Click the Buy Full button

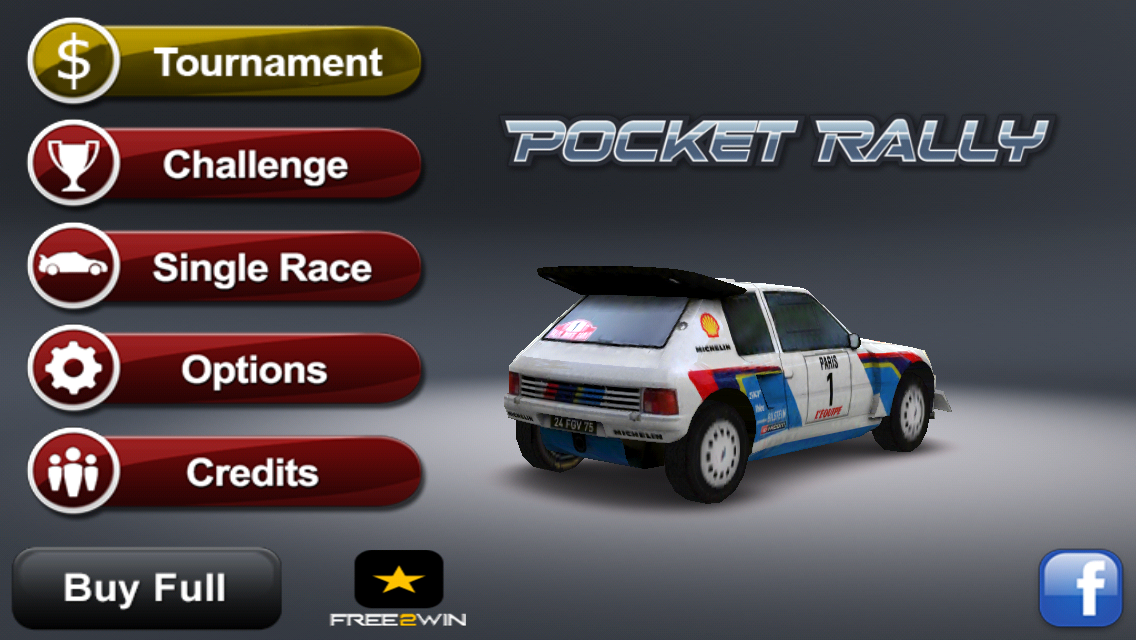146,588
